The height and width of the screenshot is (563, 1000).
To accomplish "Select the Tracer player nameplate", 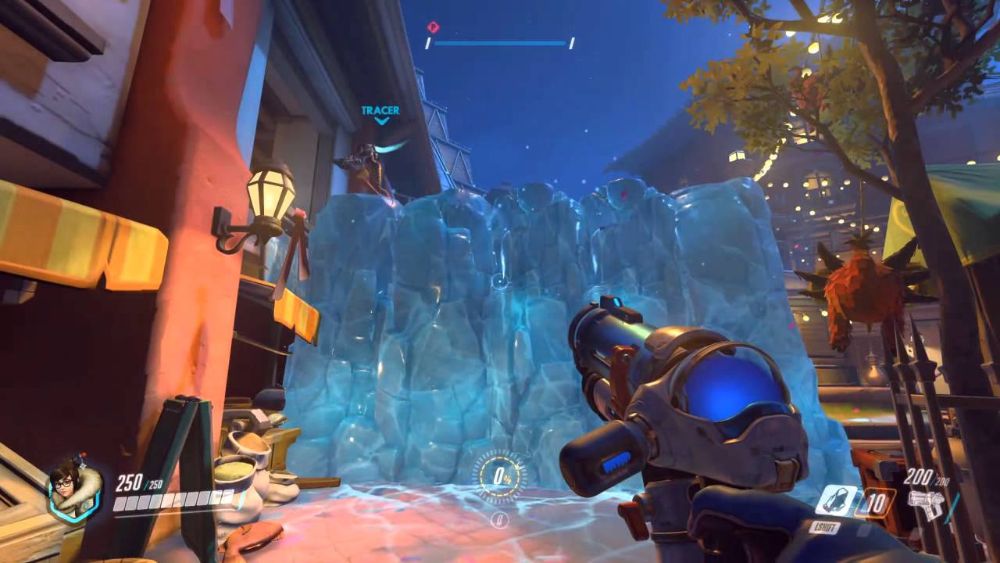I will point(380,111).
